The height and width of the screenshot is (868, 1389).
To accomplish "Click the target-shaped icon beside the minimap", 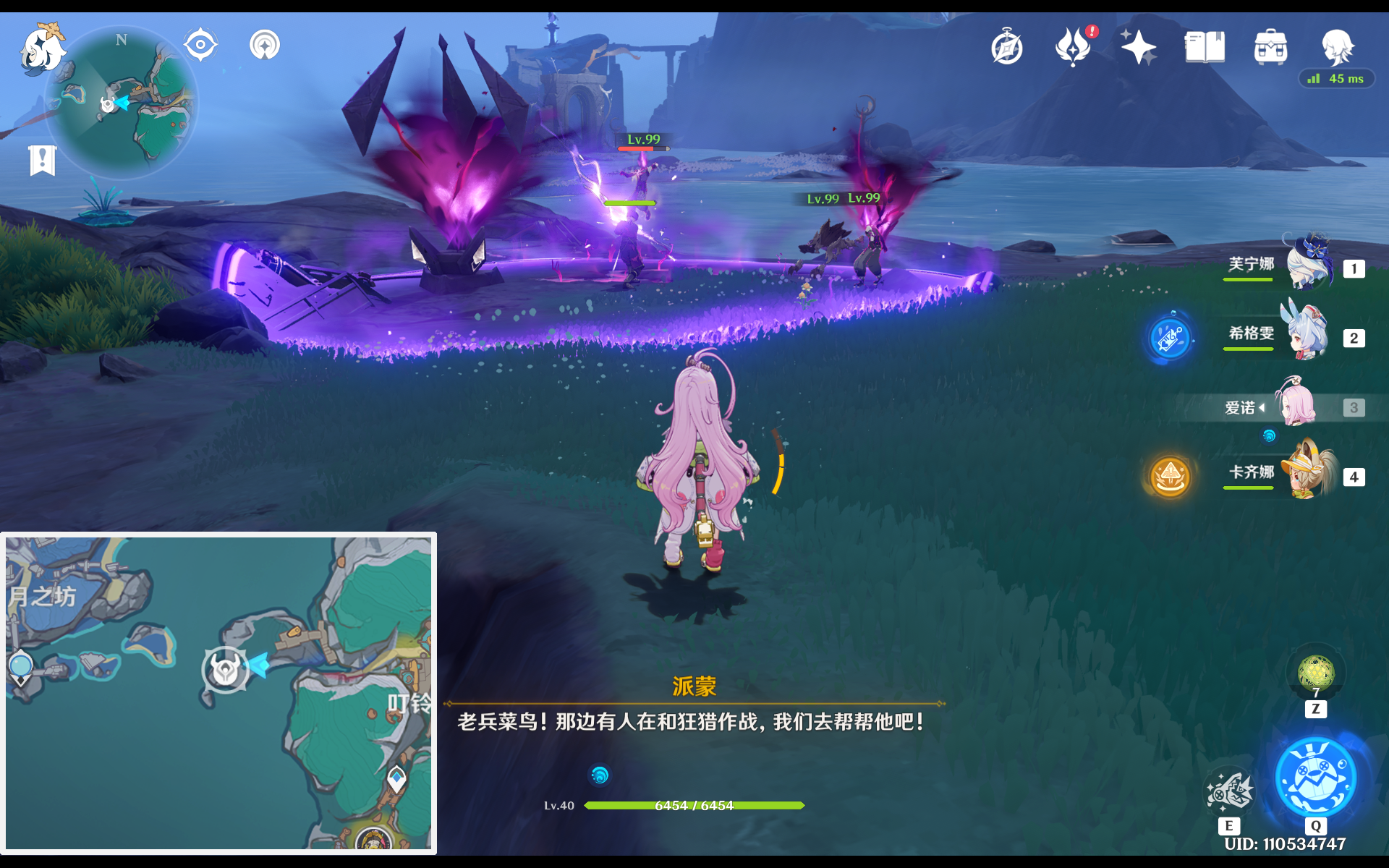I will point(200,45).
